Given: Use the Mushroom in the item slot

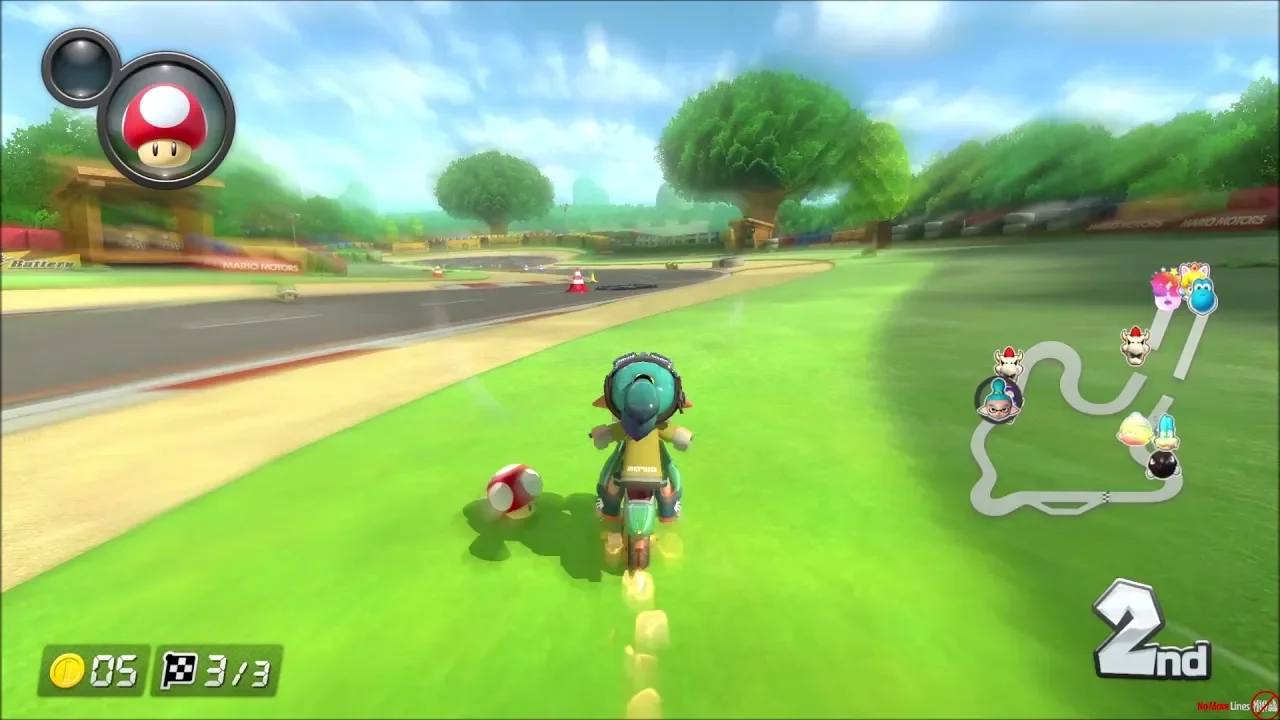Looking at the screenshot, I should point(166,121).
